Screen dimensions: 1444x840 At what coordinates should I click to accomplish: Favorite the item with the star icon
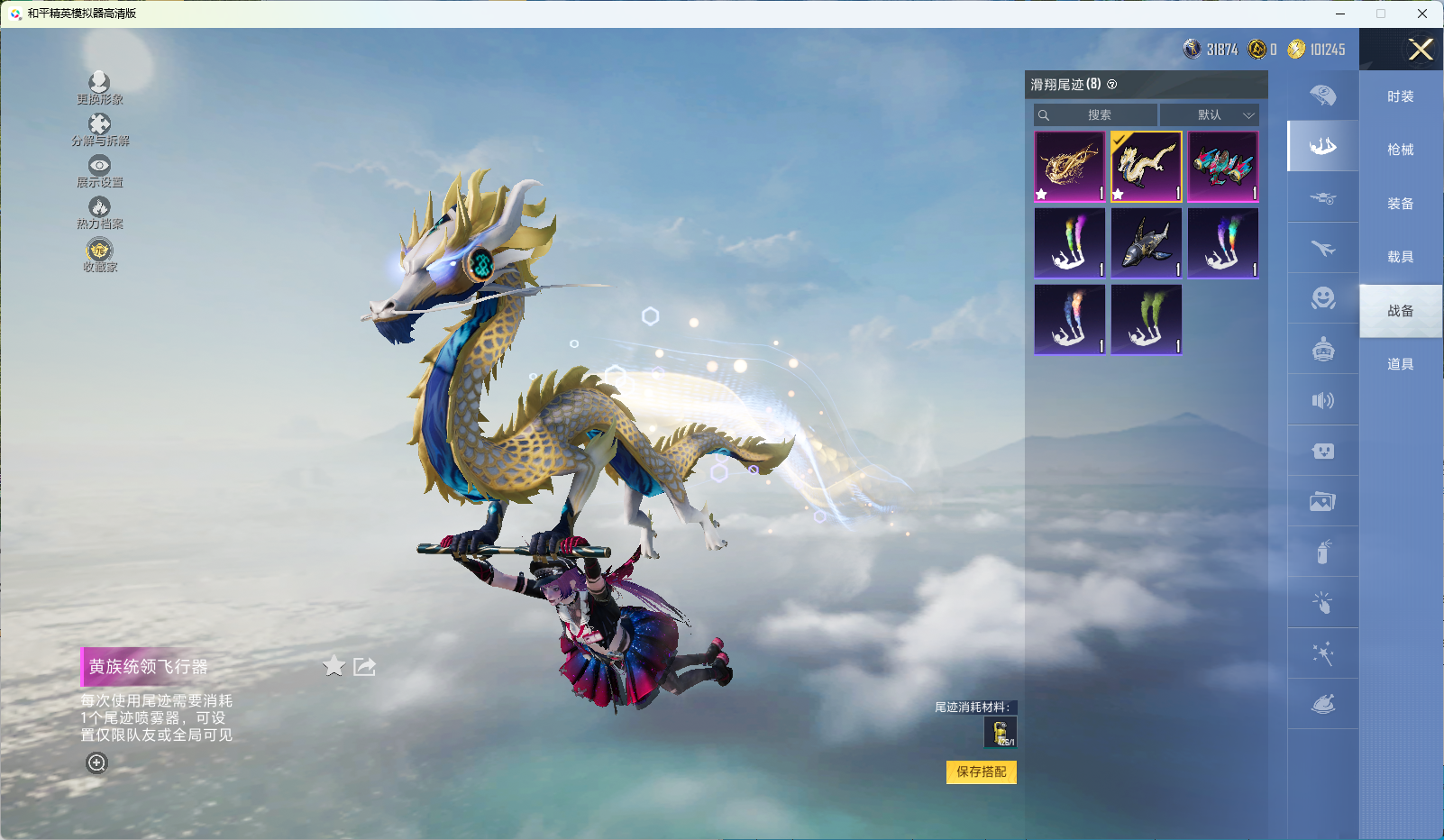334,666
